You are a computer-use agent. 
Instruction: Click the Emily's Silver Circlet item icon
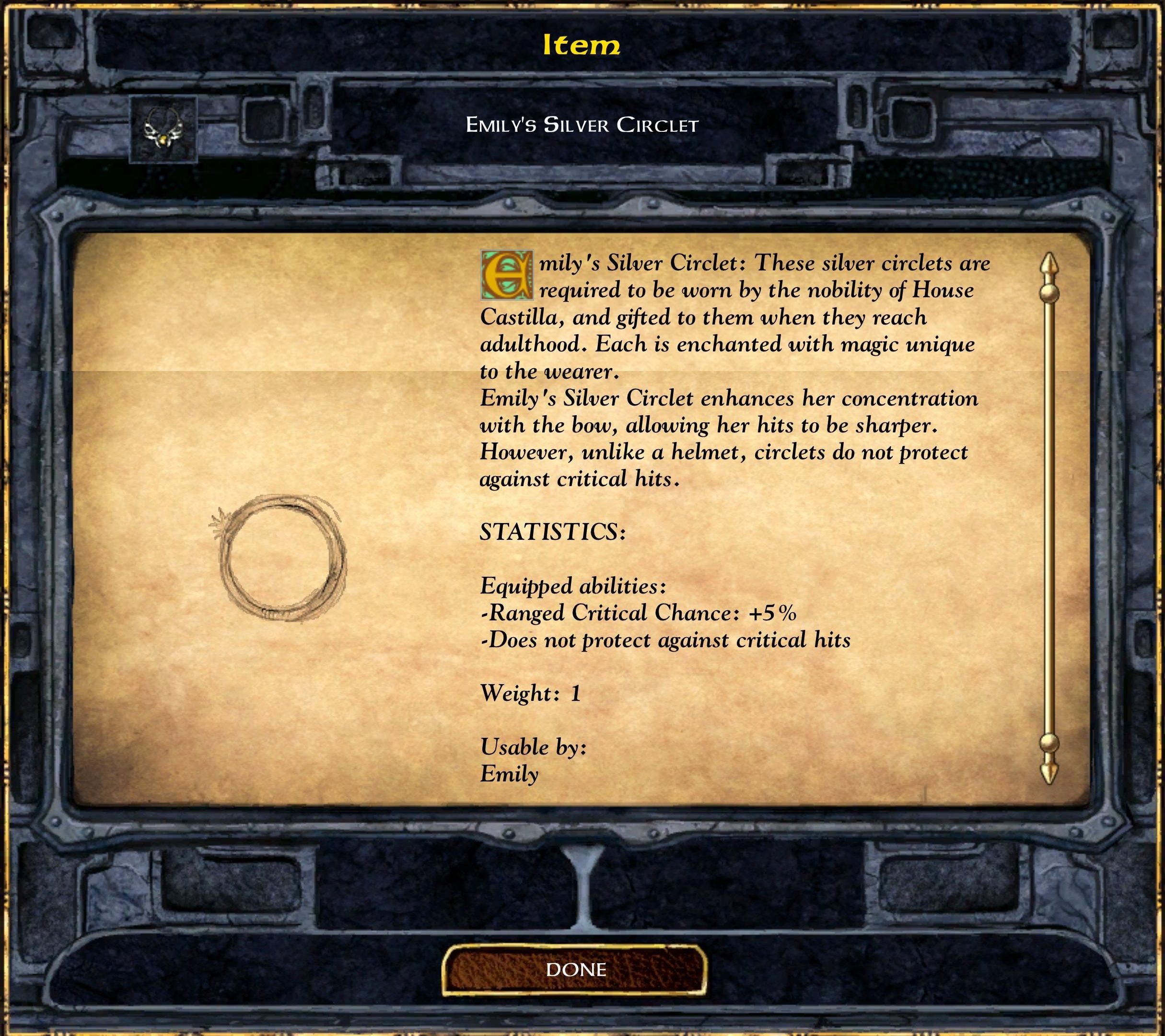point(163,129)
